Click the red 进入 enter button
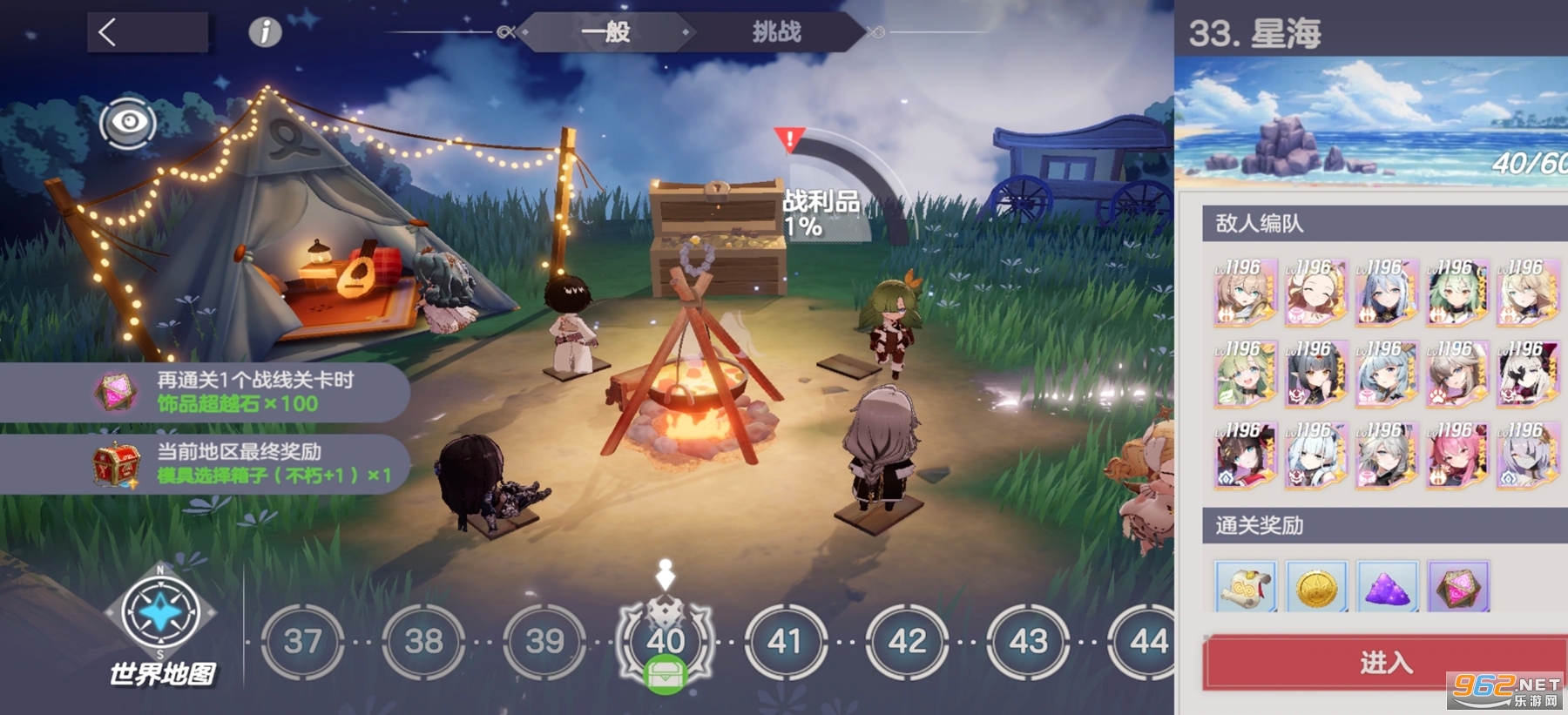Viewport: 1568px width, 715px height. click(x=1385, y=663)
